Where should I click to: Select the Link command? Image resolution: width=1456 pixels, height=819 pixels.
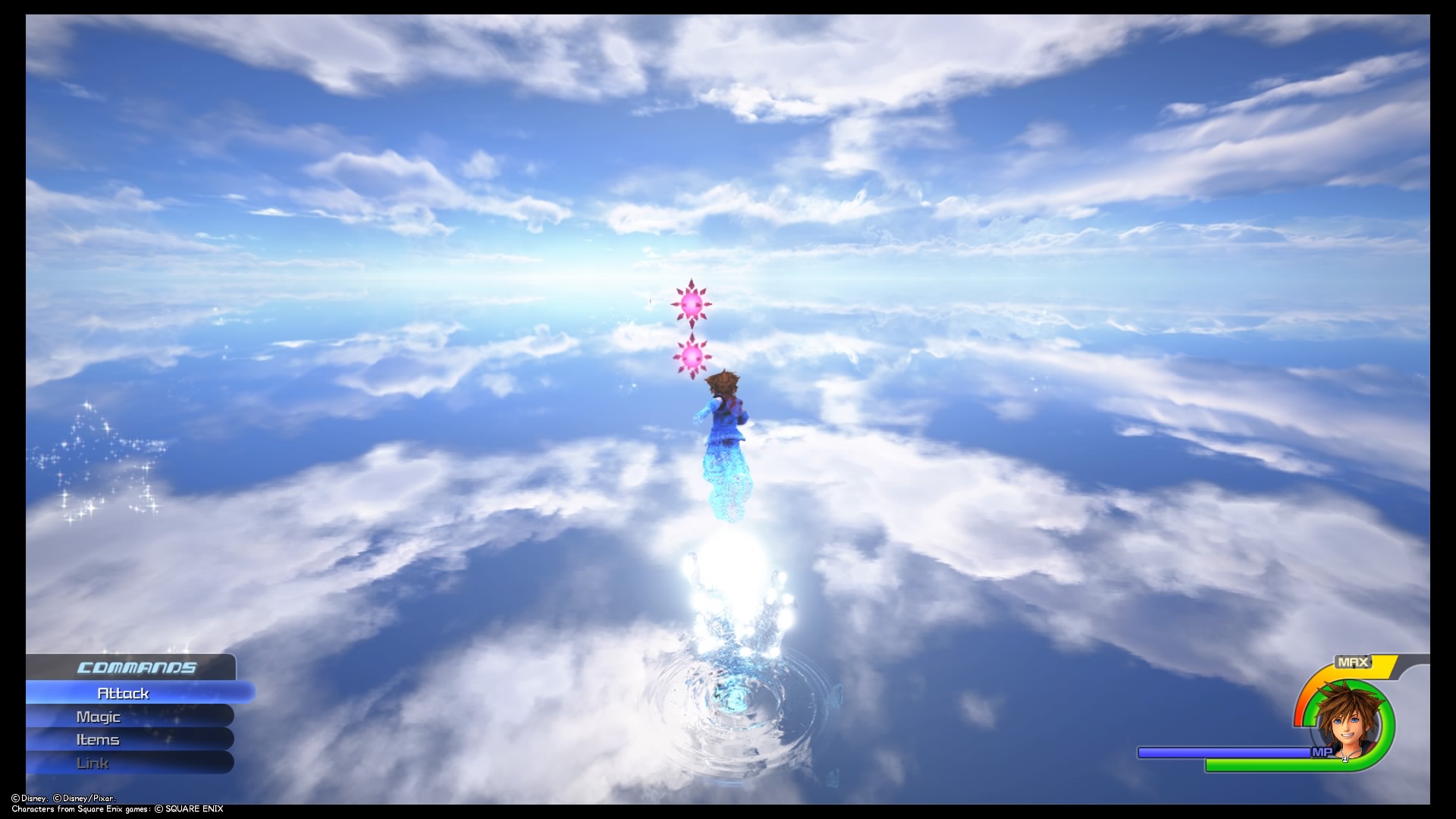coord(93,763)
